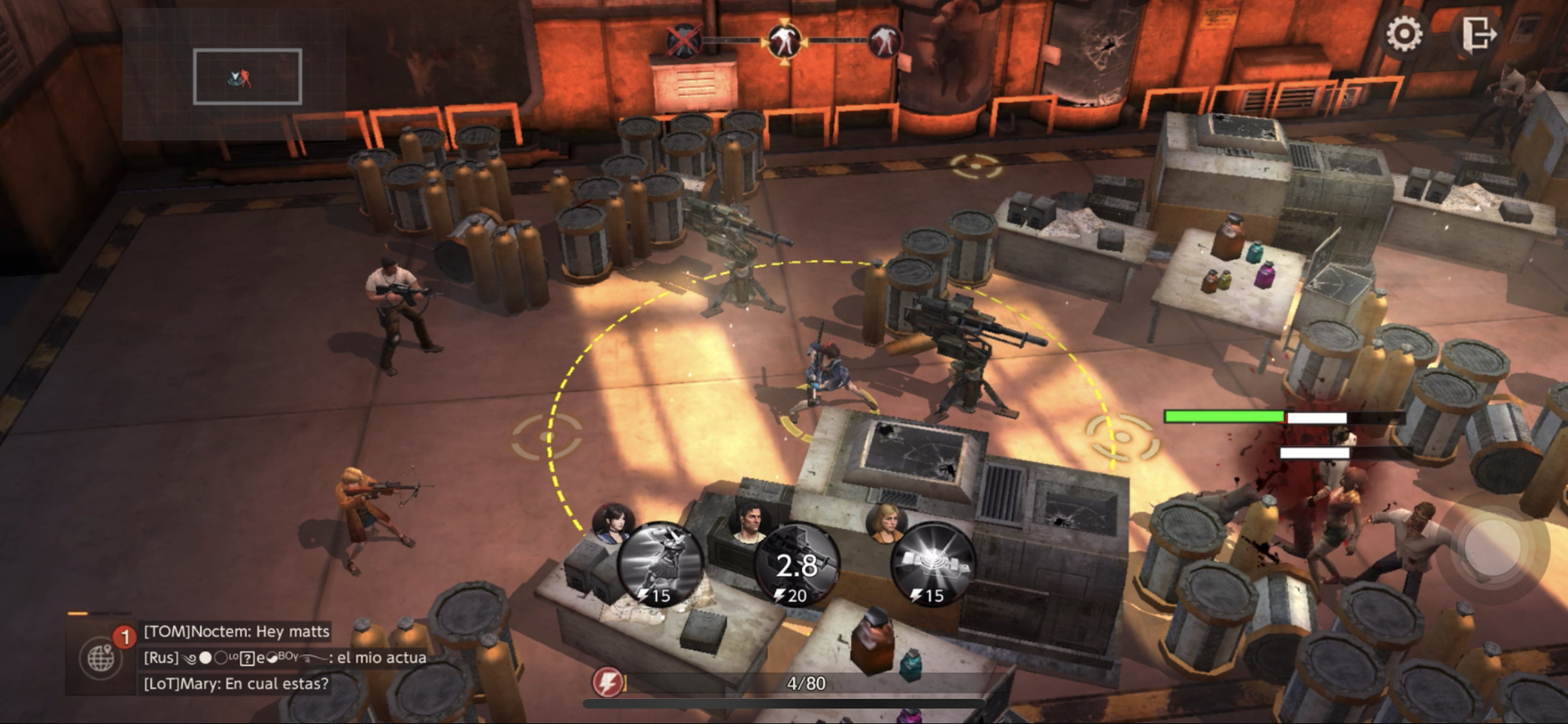Select the TOM Noctem chat message

point(236,631)
